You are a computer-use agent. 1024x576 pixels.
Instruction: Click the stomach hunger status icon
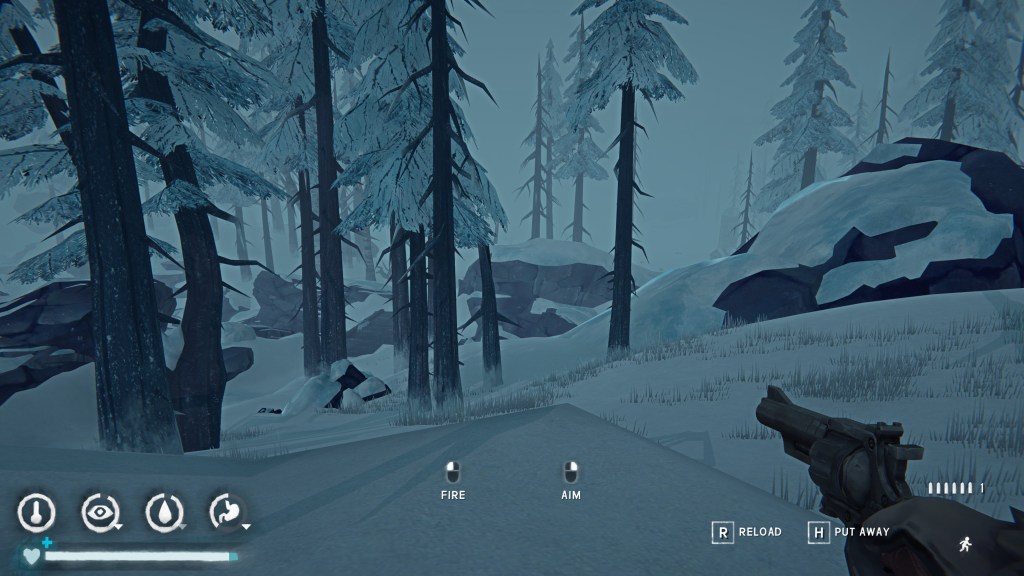click(226, 513)
